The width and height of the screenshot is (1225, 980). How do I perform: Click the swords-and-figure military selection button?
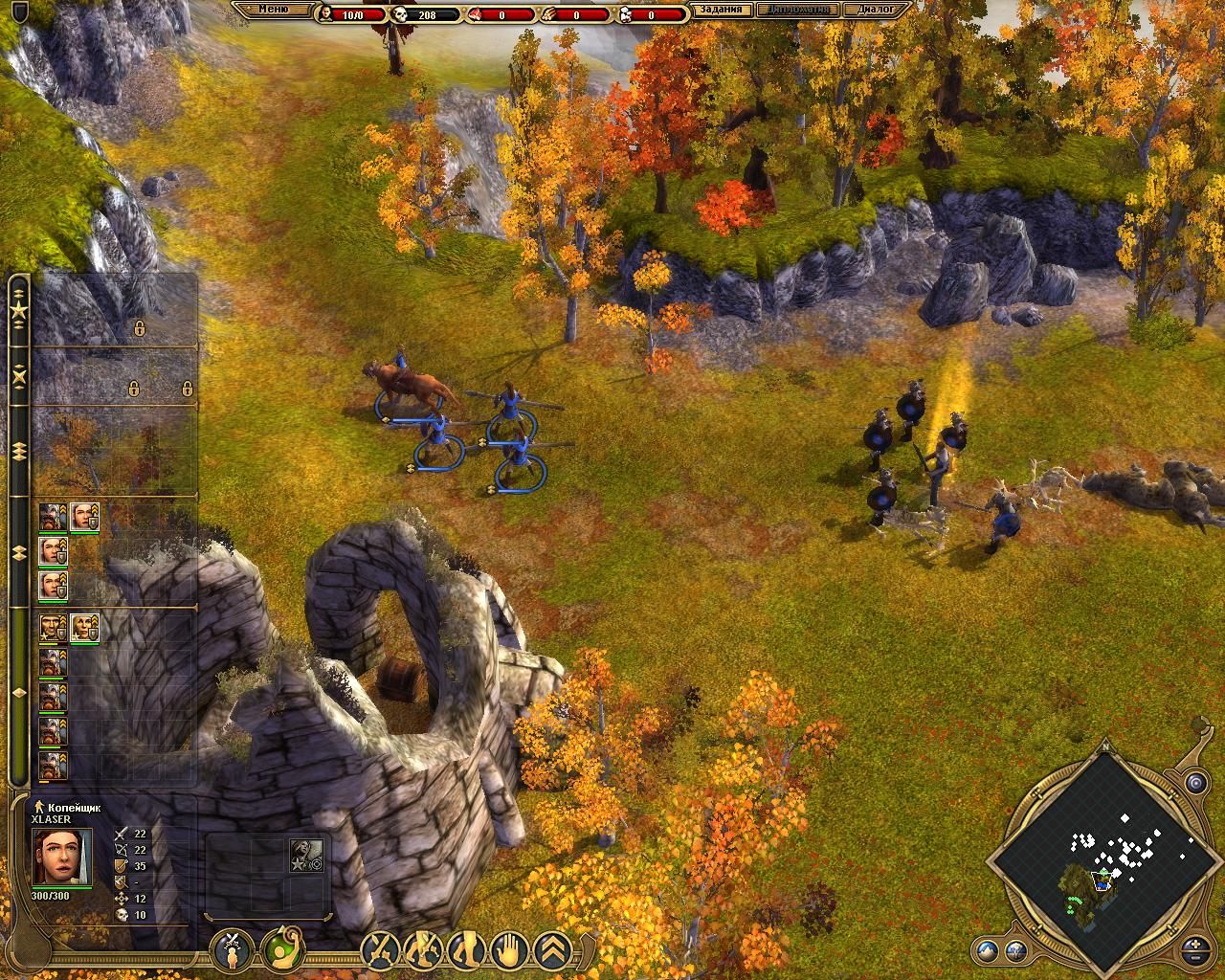(231, 949)
